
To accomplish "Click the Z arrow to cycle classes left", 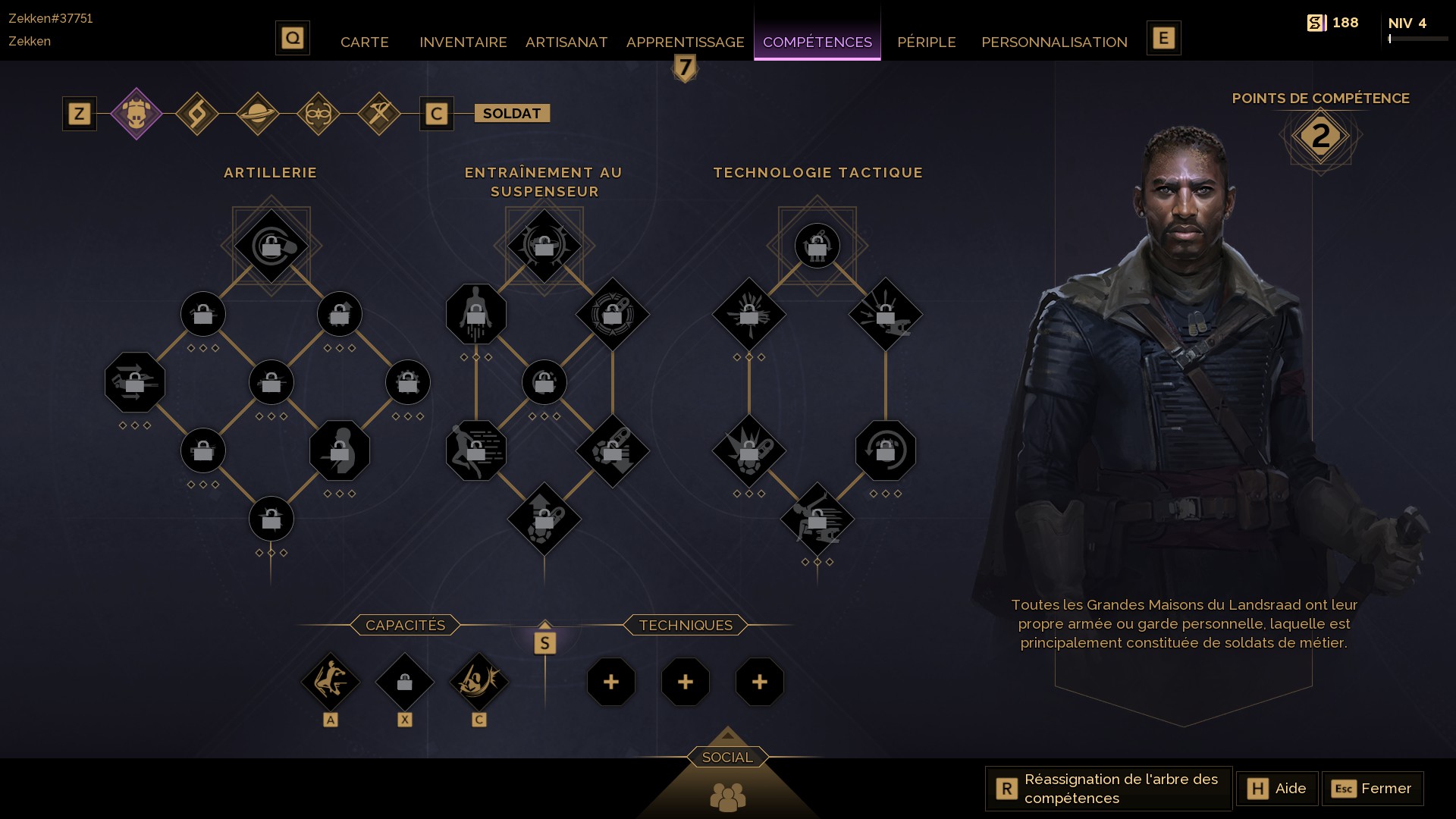I will [79, 114].
